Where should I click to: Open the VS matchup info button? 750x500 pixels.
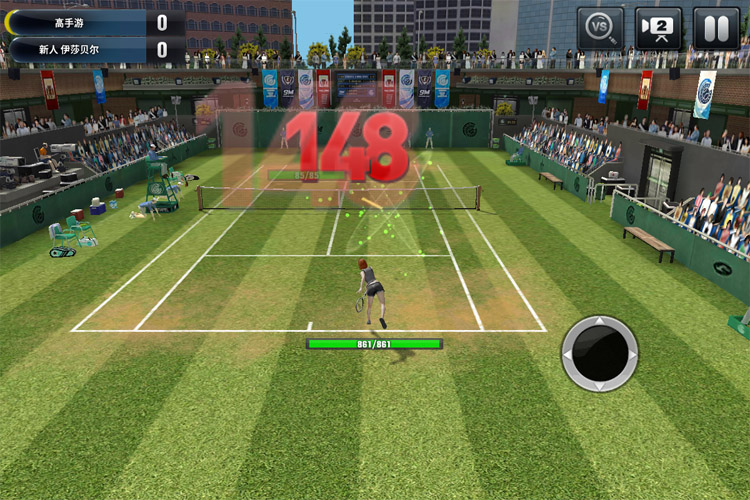point(600,27)
